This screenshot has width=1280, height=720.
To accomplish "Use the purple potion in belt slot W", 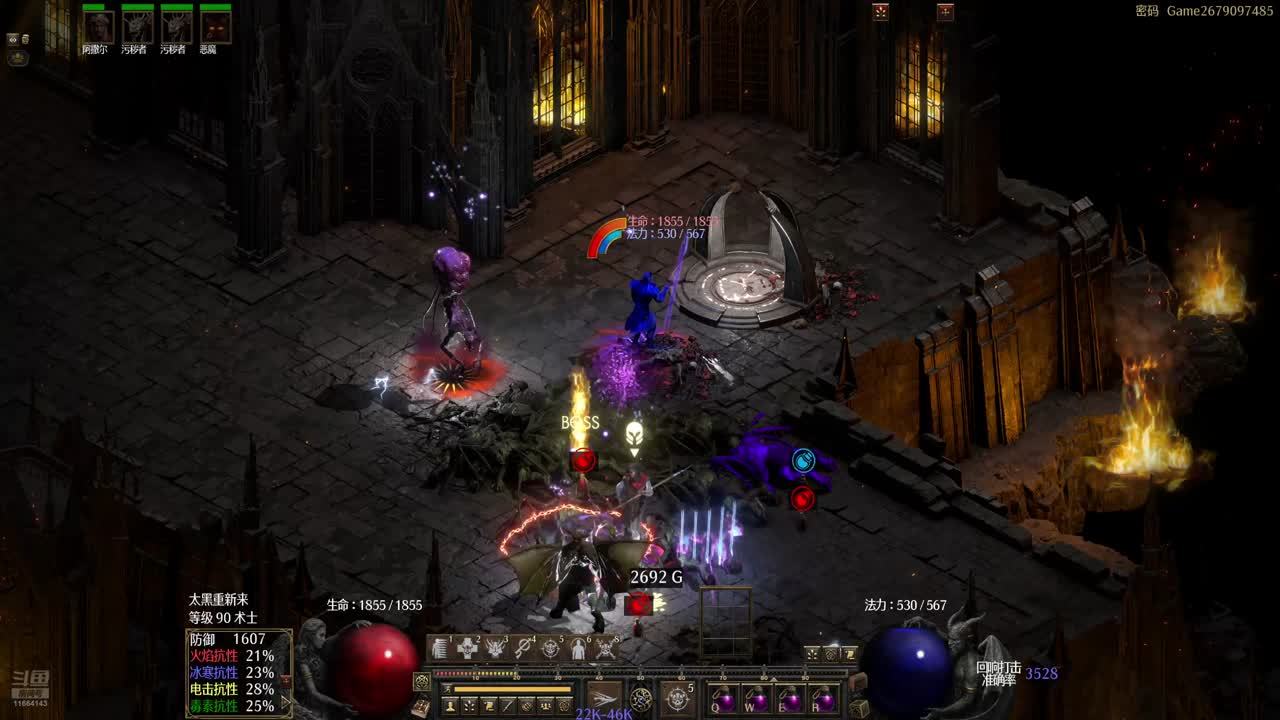I will click(x=756, y=698).
